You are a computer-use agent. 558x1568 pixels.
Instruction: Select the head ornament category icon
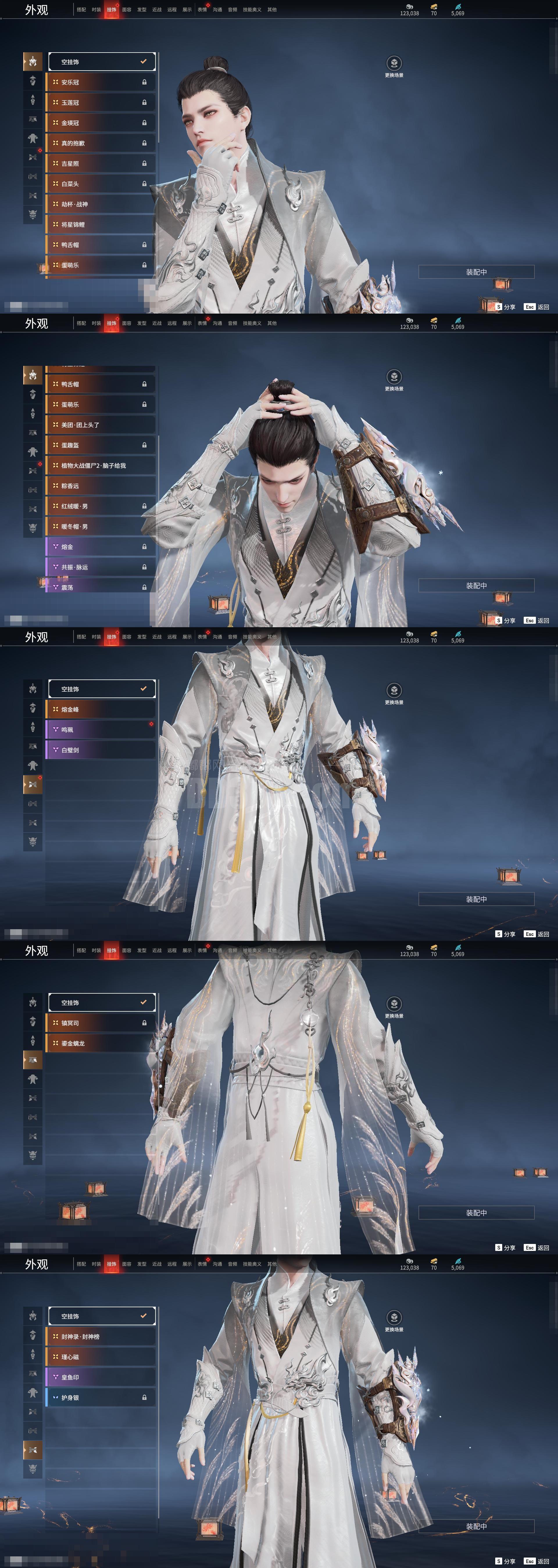pyautogui.click(x=33, y=61)
